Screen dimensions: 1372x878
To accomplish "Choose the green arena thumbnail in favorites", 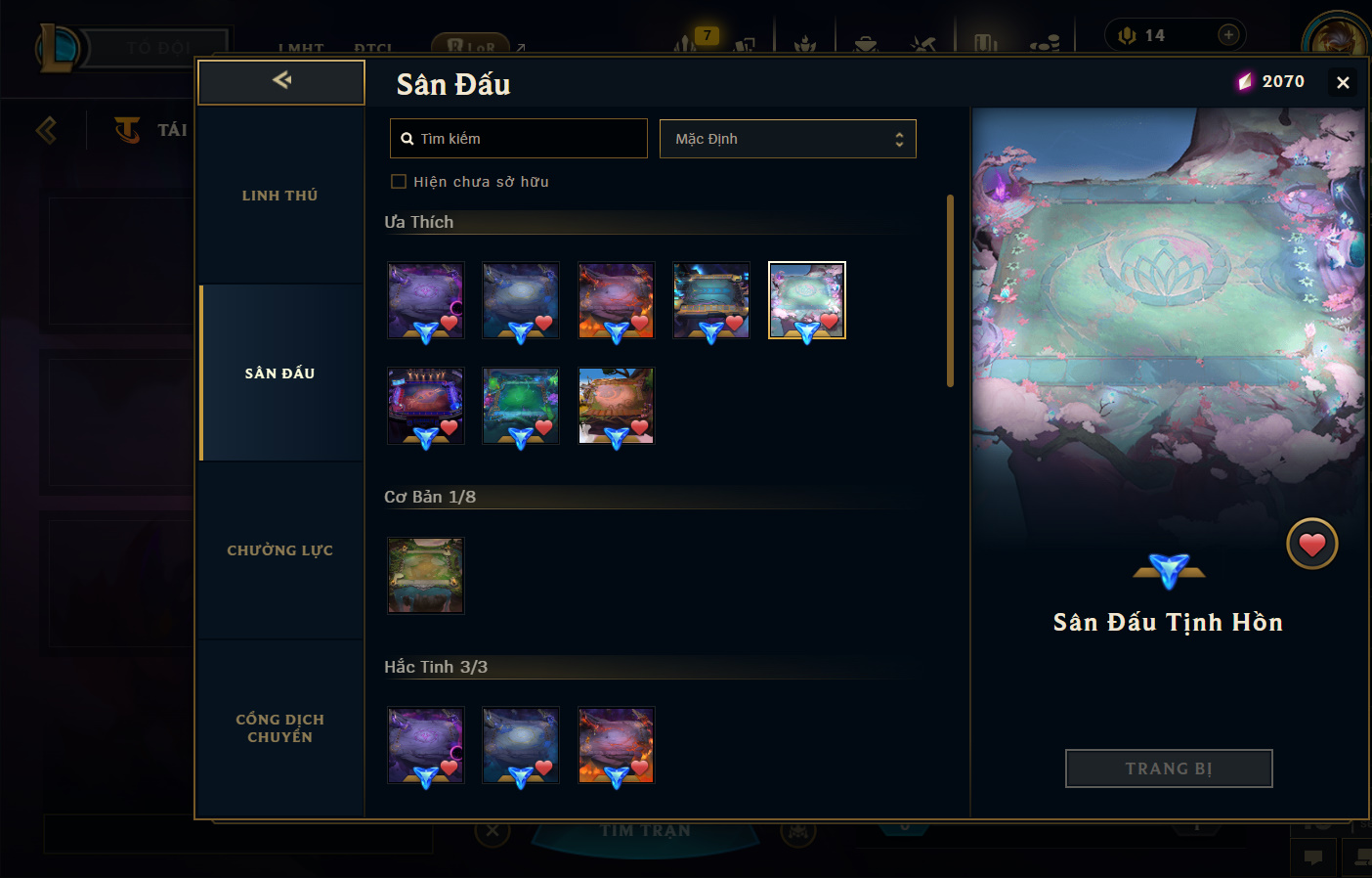I will (x=520, y=406).
